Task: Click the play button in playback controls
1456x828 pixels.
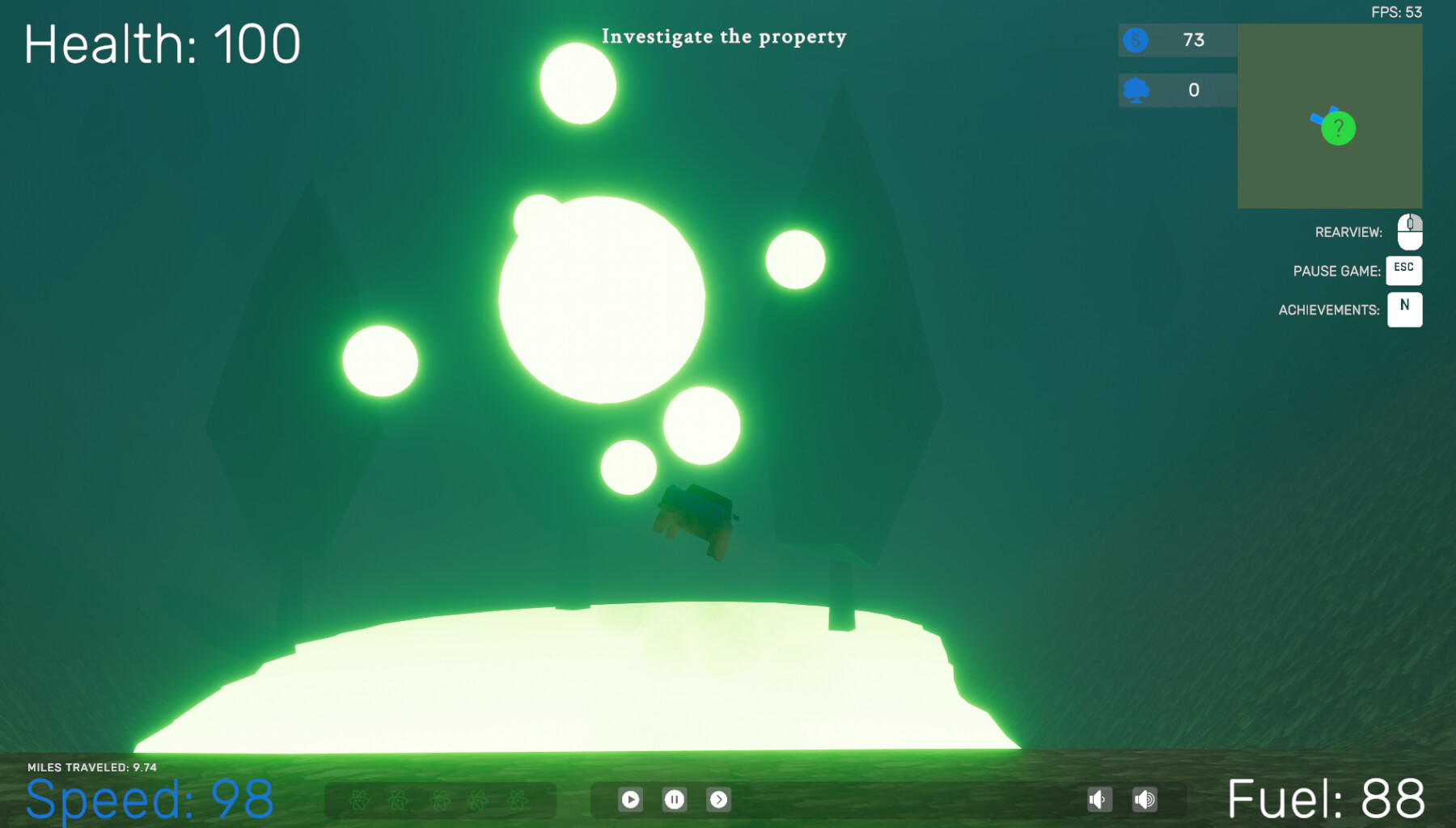Action: (631, 799)
